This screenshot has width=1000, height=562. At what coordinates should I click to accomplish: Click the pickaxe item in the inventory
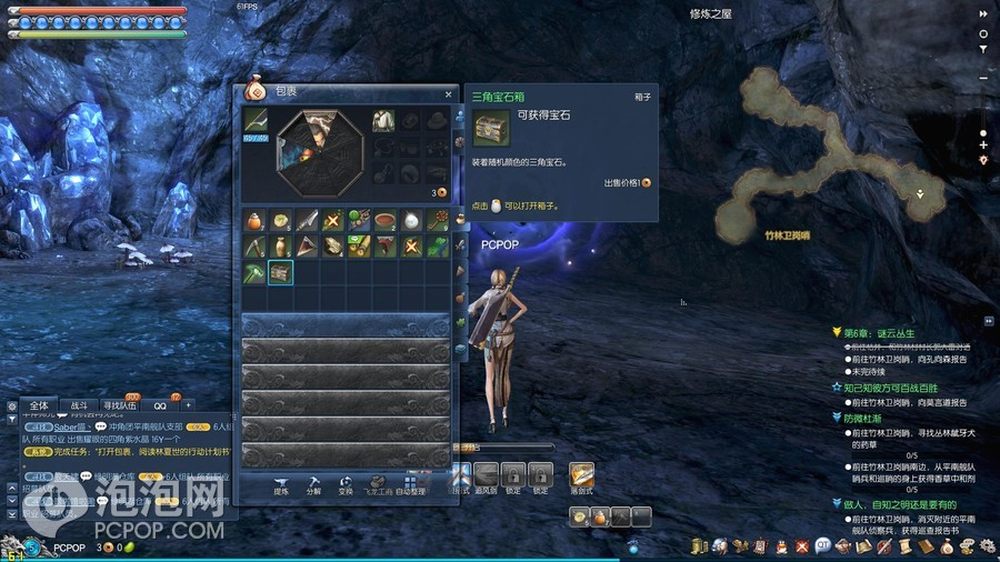click(x=255, y=246)
